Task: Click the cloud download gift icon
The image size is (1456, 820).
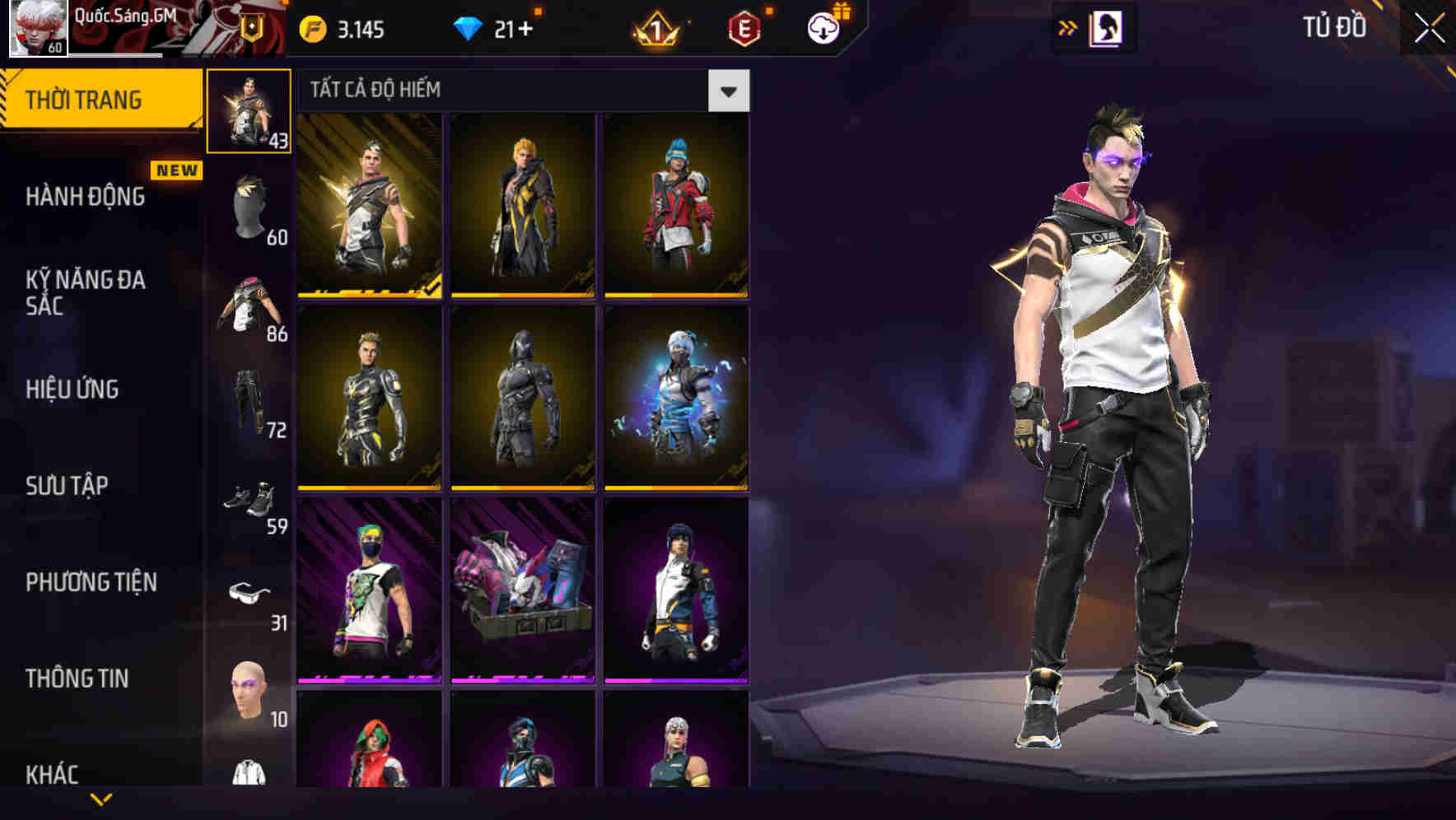Action: tap(823, 30)
